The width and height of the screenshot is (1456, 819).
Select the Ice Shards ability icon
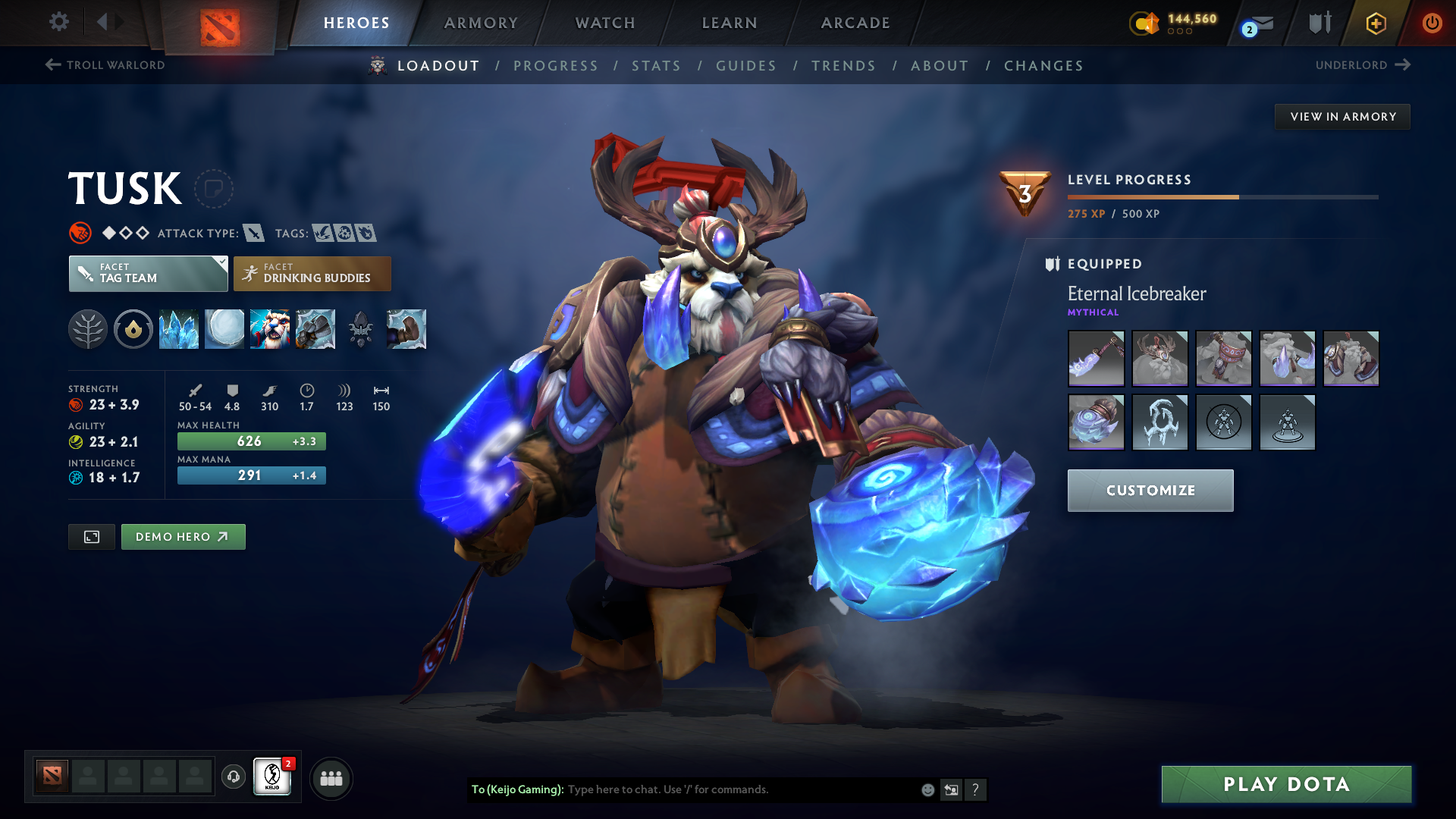pos(179,329)
